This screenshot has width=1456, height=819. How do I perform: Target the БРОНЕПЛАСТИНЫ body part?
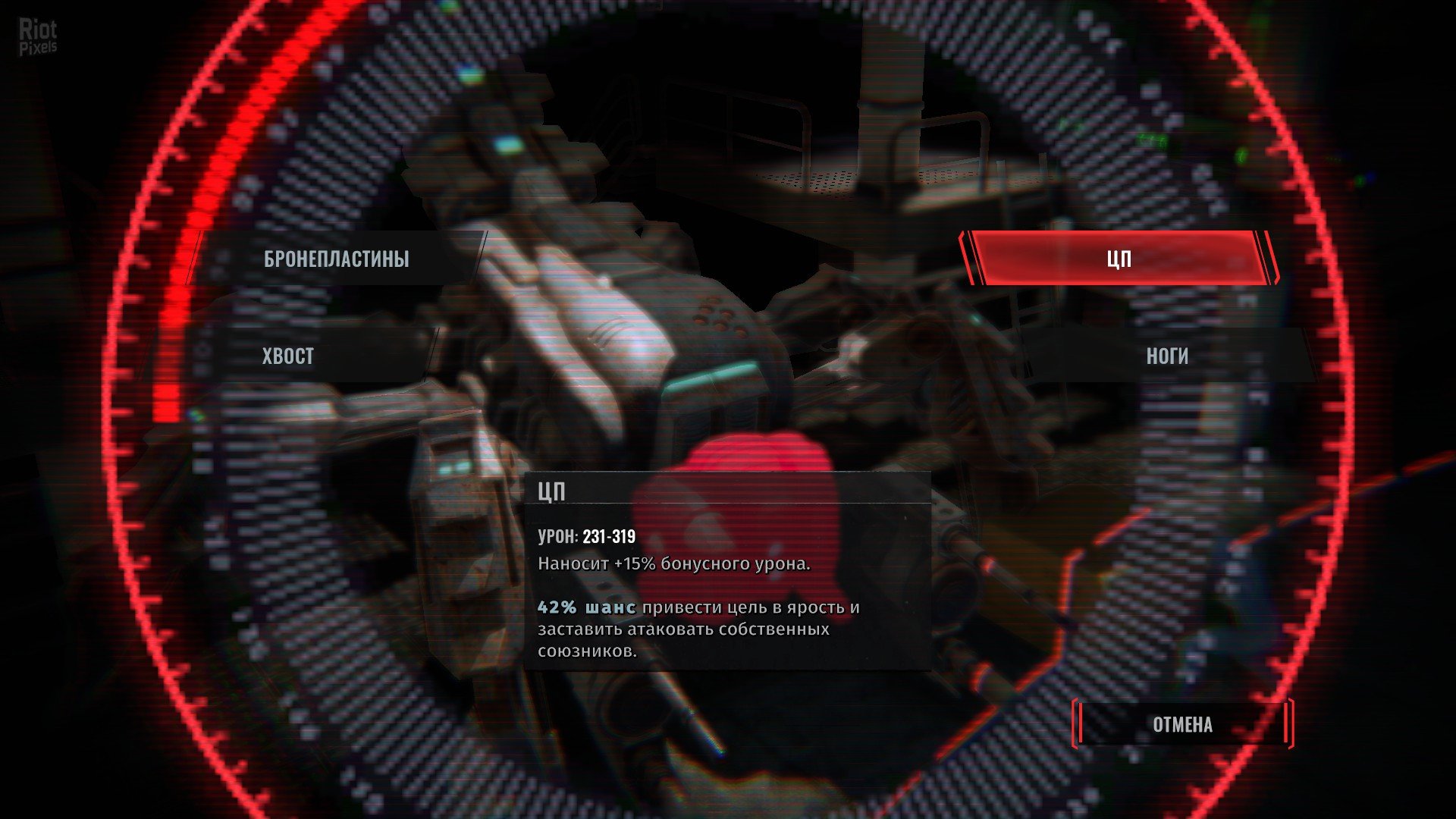click(337, 259)
